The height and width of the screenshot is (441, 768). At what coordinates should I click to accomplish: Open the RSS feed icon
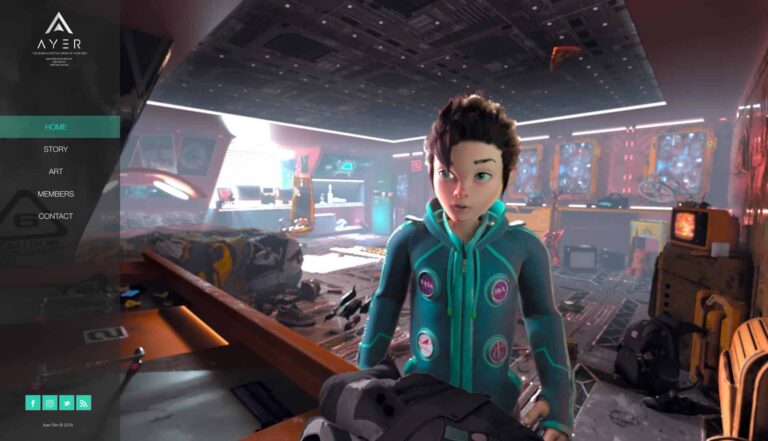pos(84,403)
